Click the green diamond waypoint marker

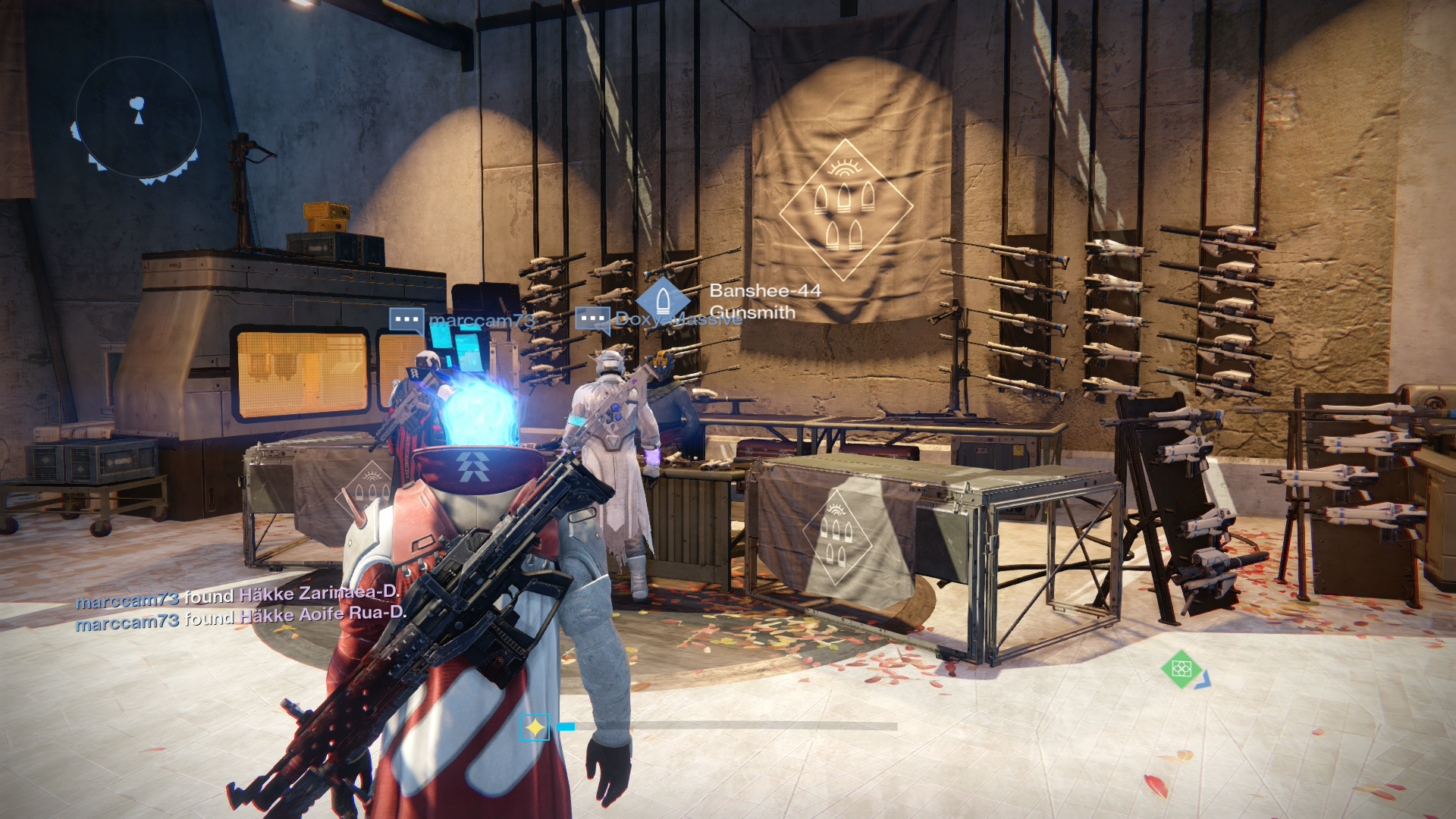click(1181, 668)
